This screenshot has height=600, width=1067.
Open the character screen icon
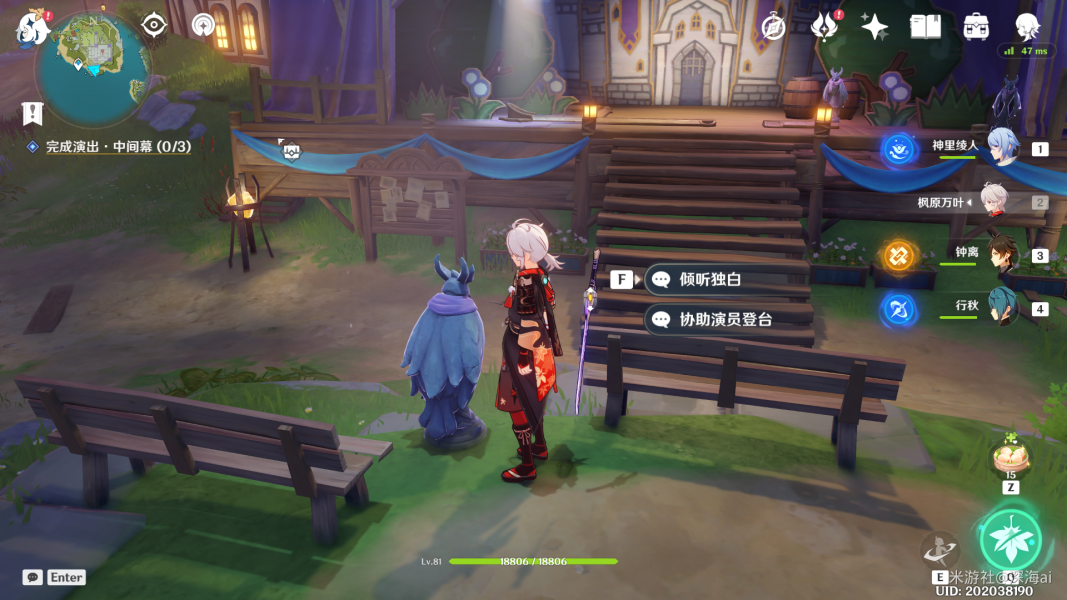point(1026,27)
